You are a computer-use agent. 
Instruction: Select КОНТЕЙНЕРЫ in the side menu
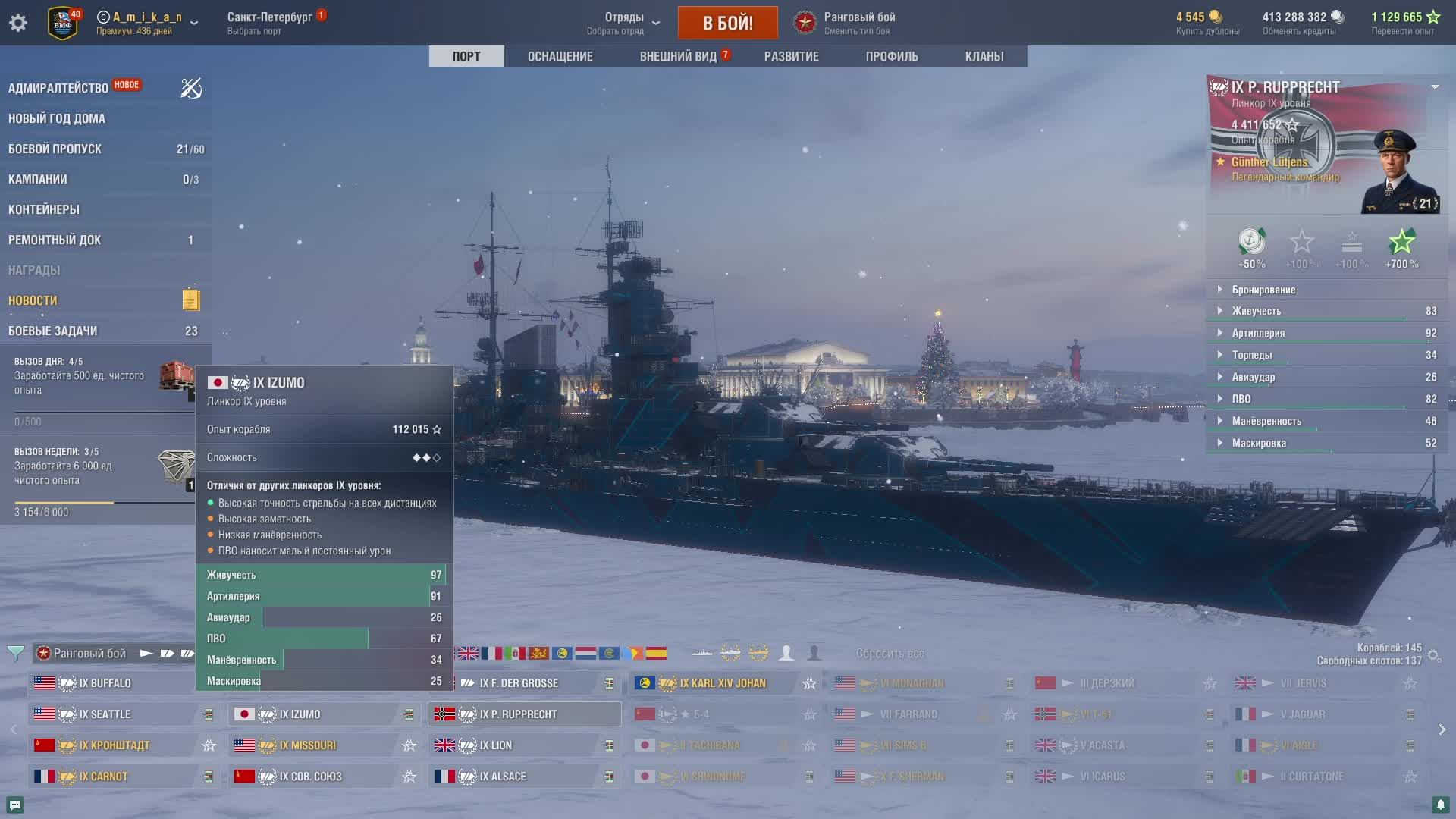pyautogui.click(x=44, y=209)
